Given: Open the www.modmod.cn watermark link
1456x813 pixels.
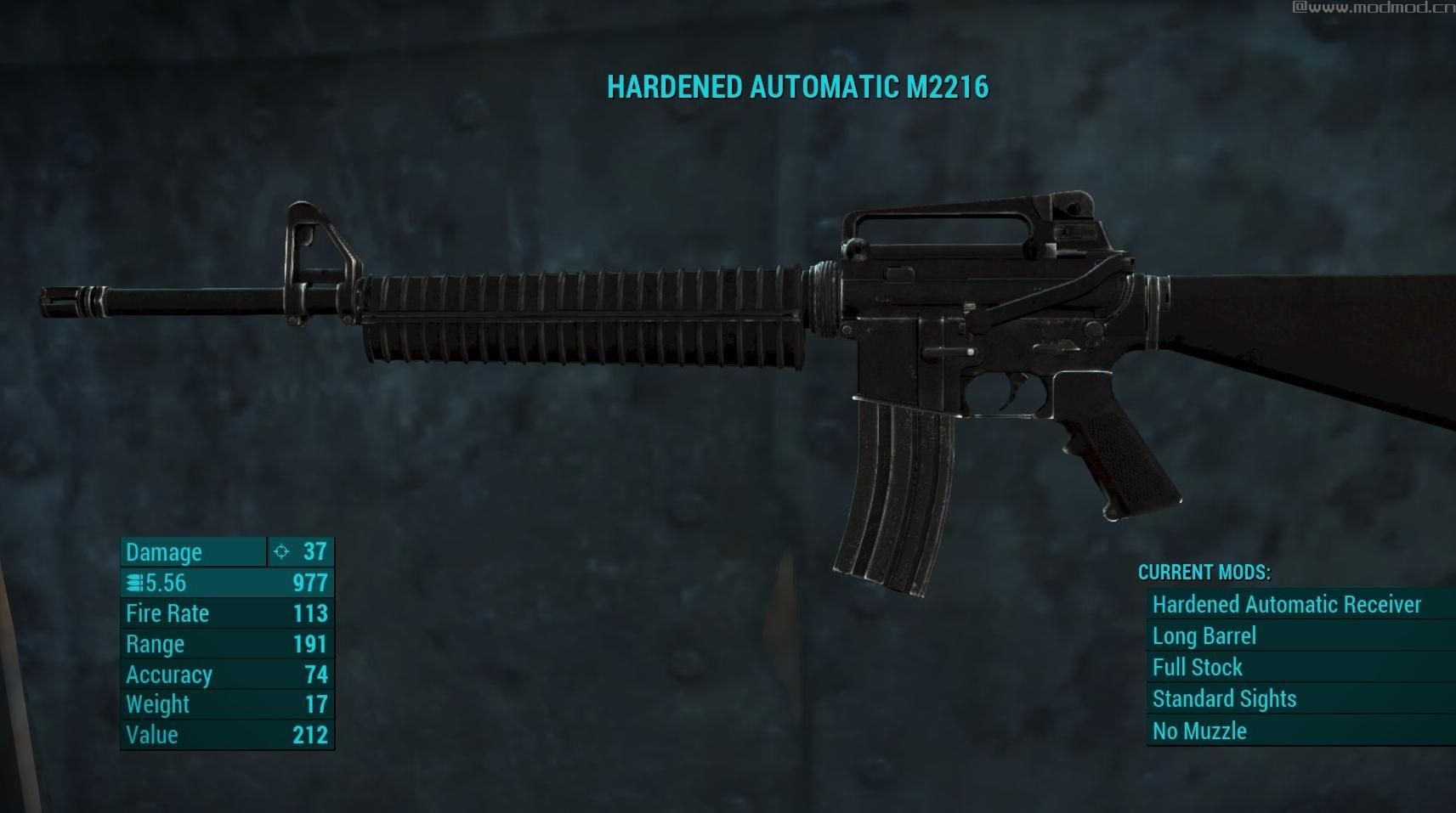Looking at the screenshot, I should (1370, 10).
